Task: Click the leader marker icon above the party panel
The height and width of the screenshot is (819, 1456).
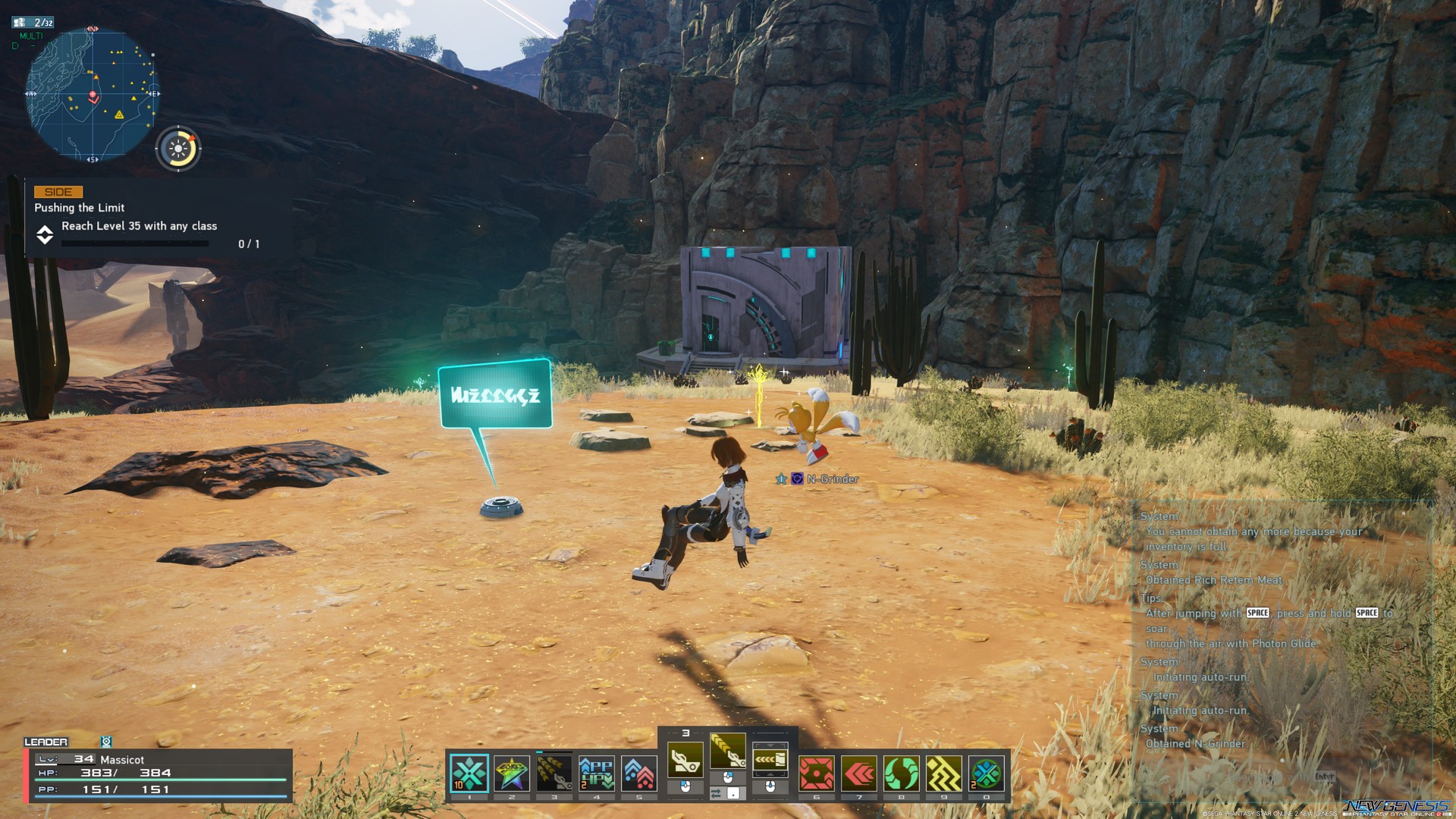Action: [106, 741]
